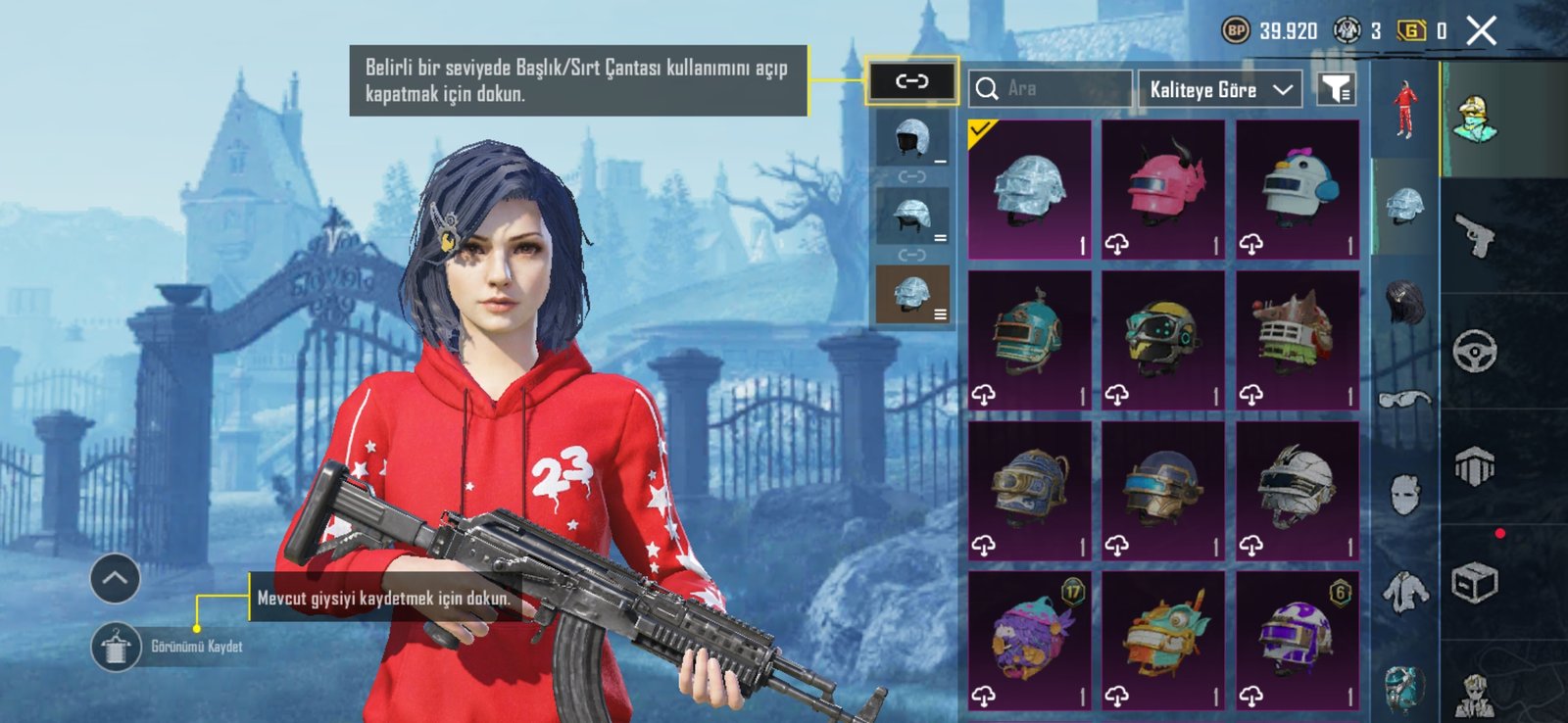The width and height of the screenshot is (1568, 723).
Task: Select the equipped glacier helmet skin
Action: click(x=1029, y=189)
